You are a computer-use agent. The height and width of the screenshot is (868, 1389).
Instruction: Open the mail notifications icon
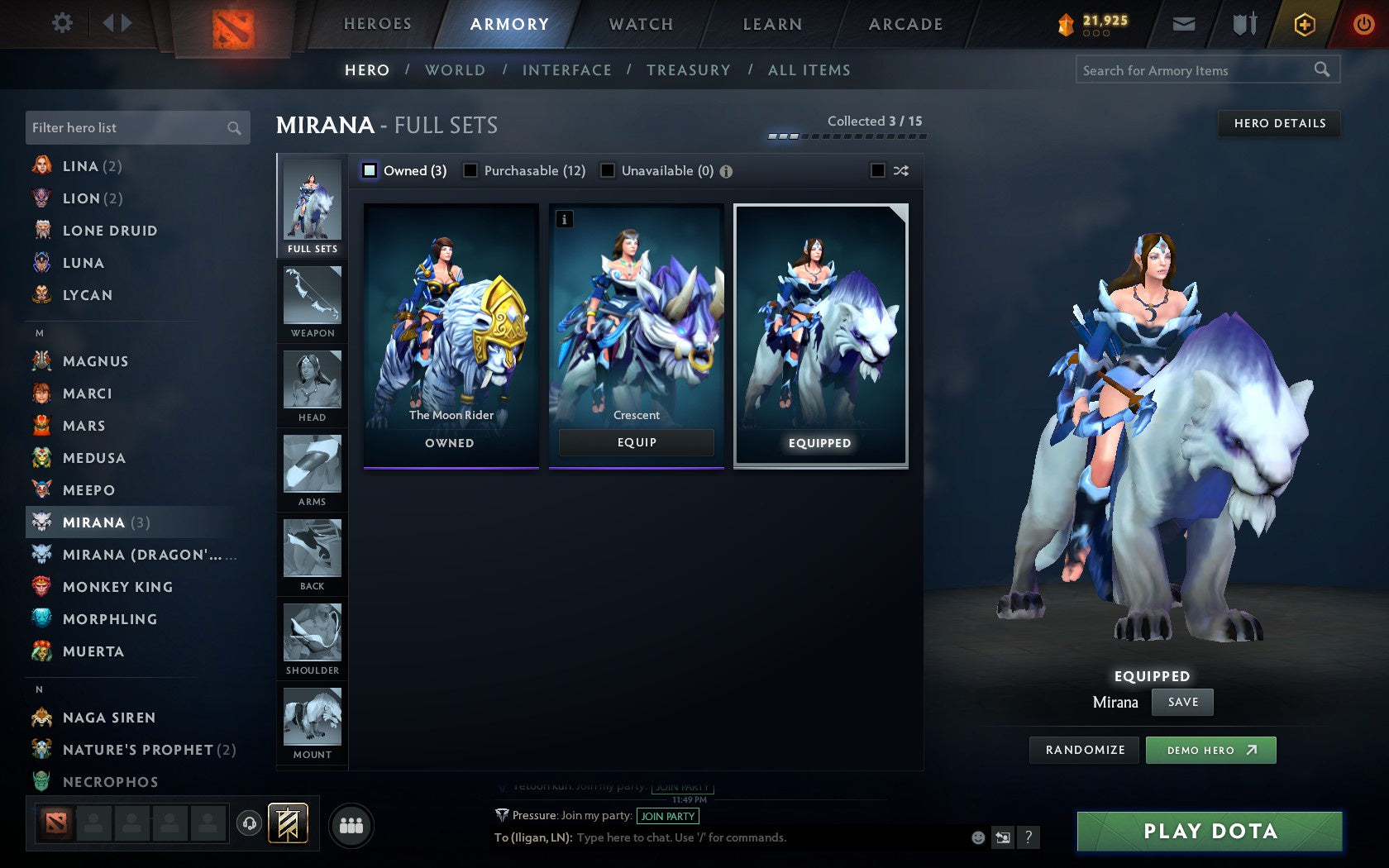(1184, 24)
